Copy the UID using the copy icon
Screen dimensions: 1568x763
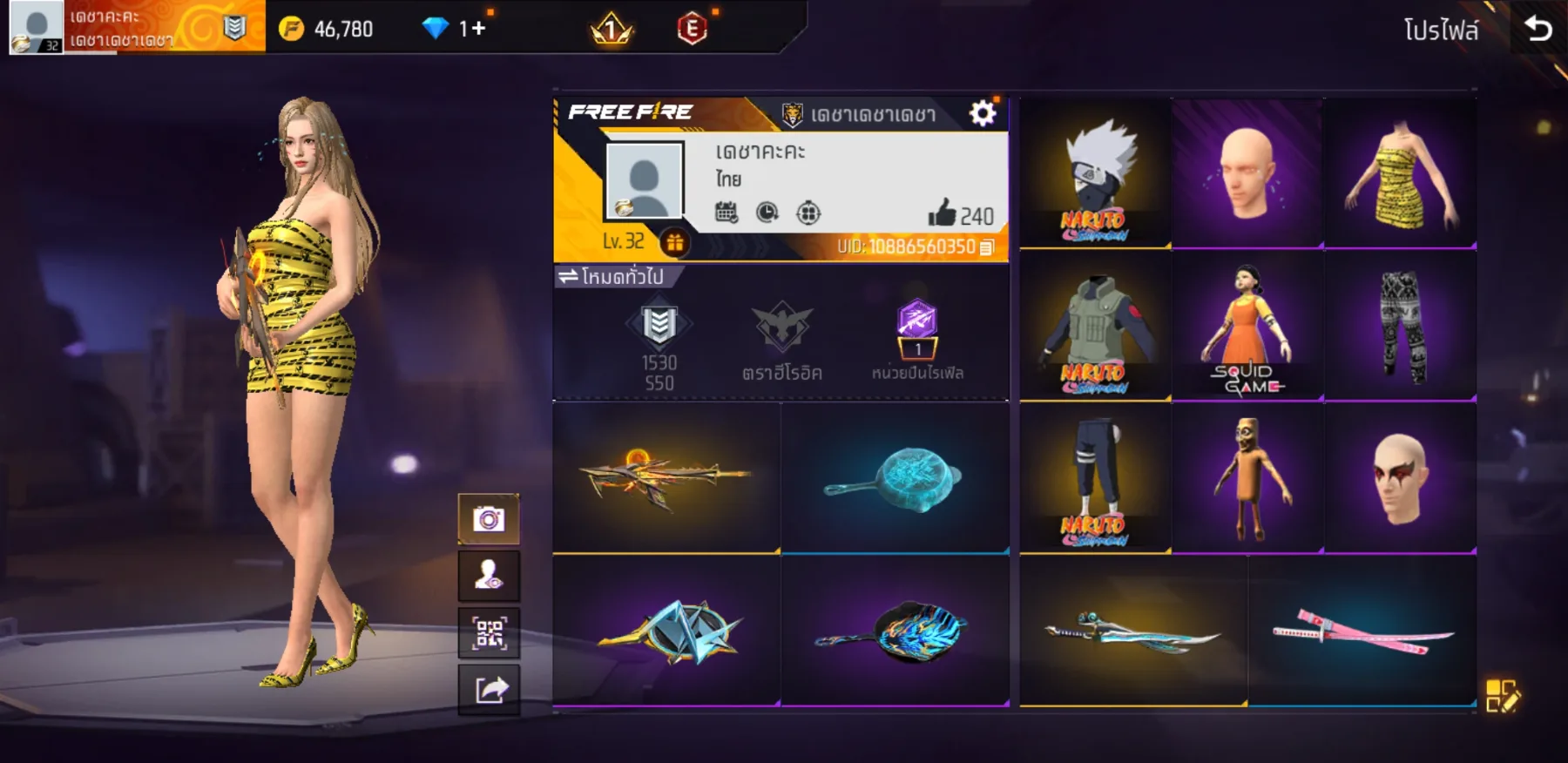989,247
